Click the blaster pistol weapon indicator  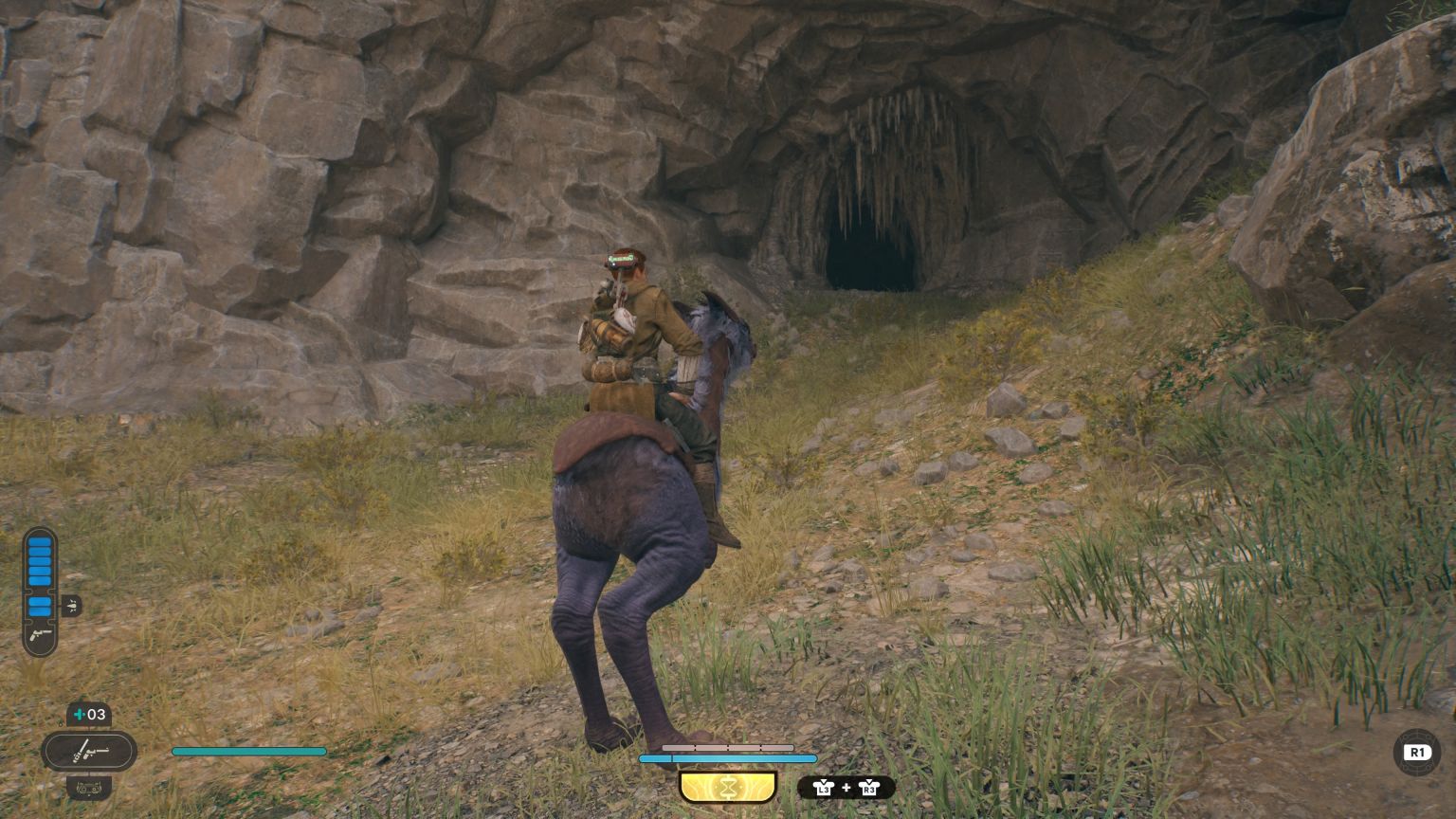coord(90,752)
